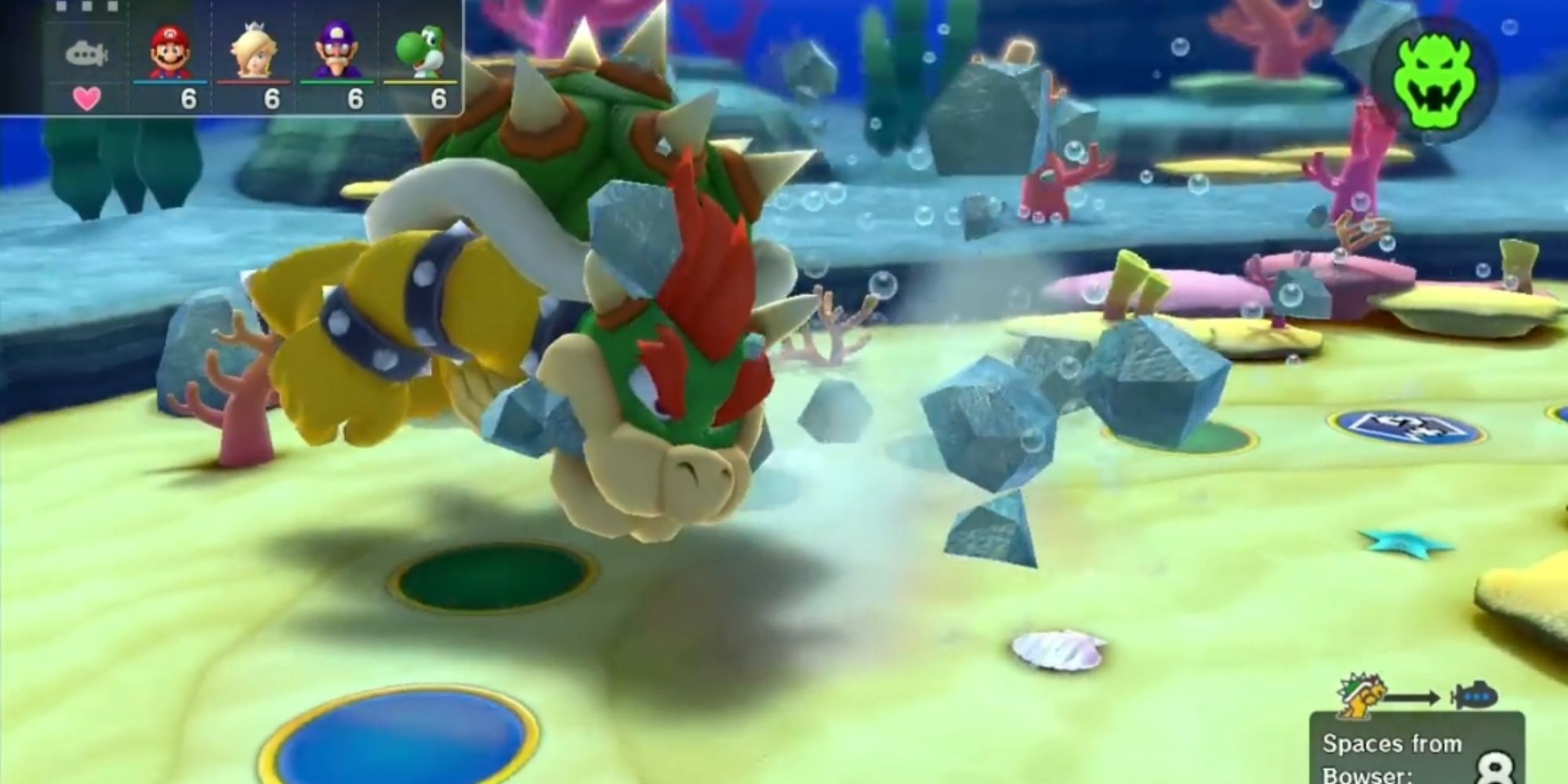This screenshot has width=1568, height=784.
Task: Click Waluigi's character portrait
Action: click(336, 49)
